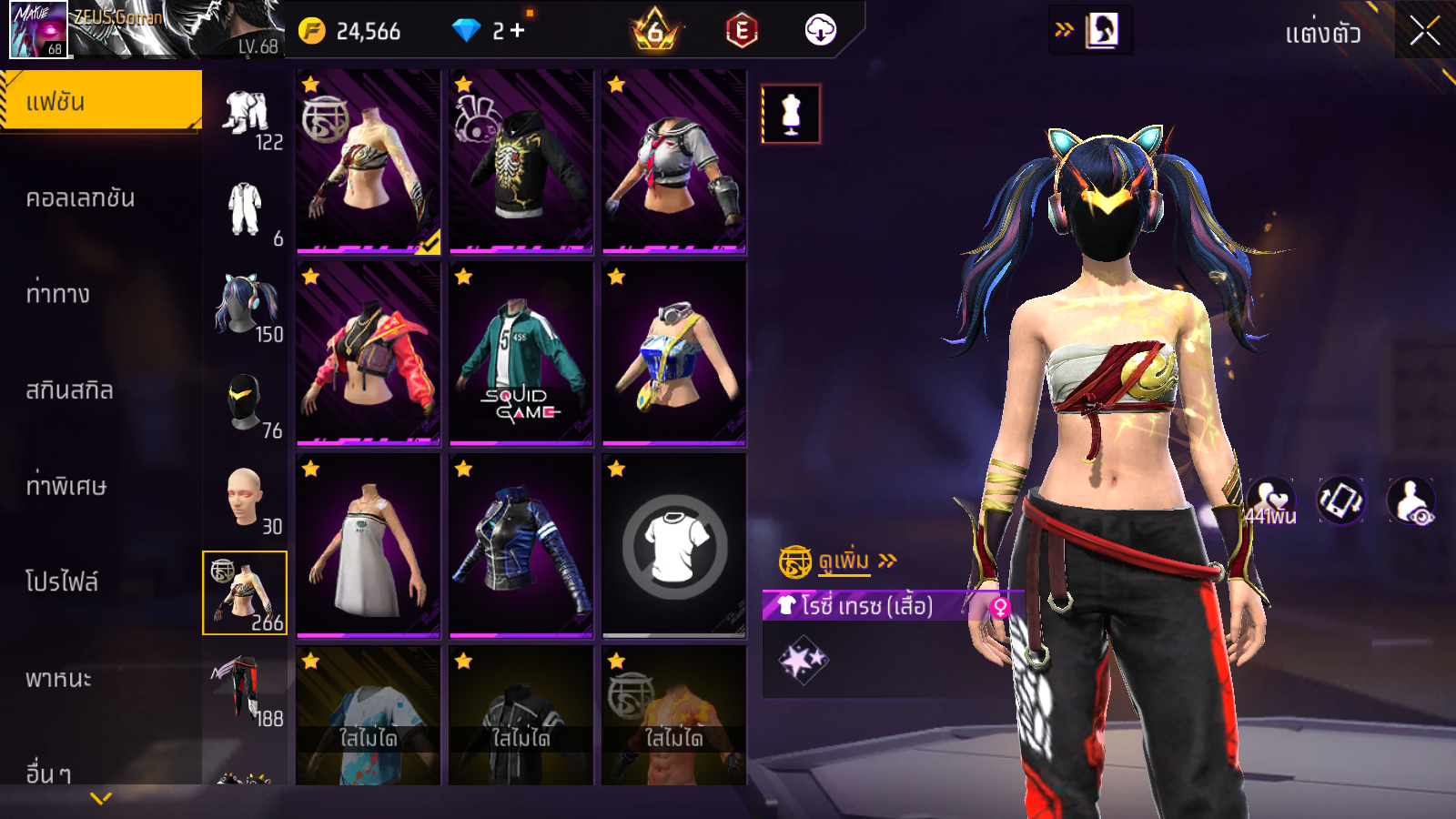Choose the pigtail hair category
The height and width of the screenshot is (819, 1456).
click(x=245, y=305)
